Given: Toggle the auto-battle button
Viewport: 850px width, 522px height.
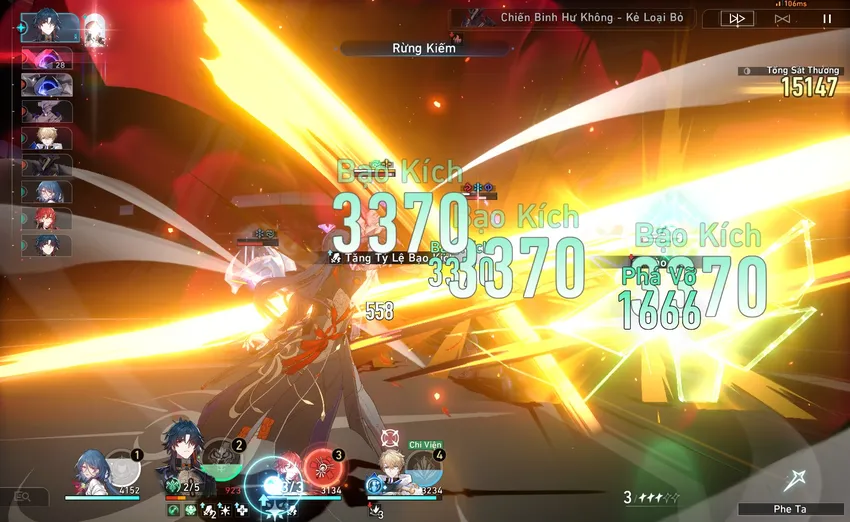Looking at the screenshot, I should click(x=782, y=19).
